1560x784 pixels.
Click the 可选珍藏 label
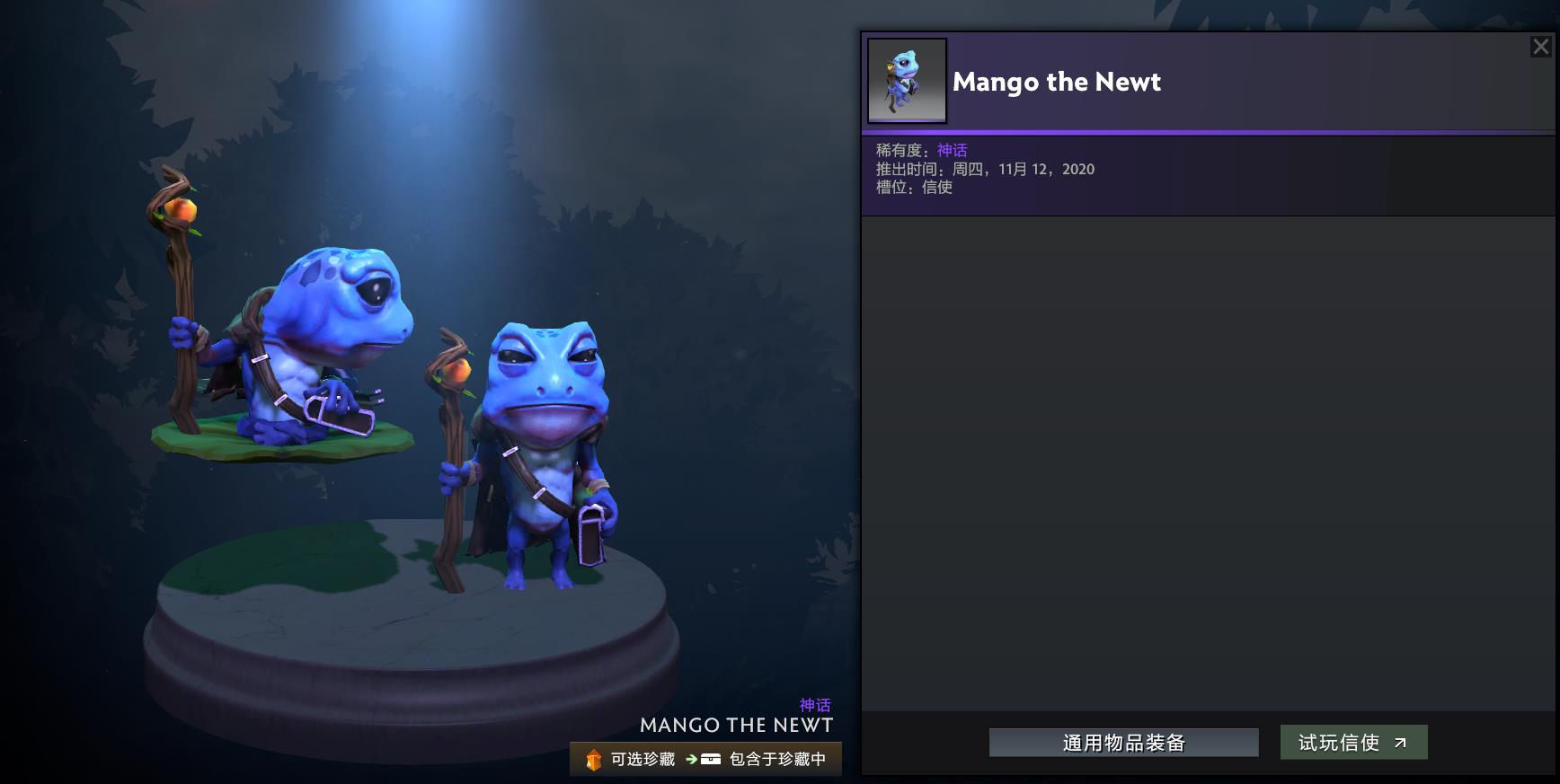point(643,759)
